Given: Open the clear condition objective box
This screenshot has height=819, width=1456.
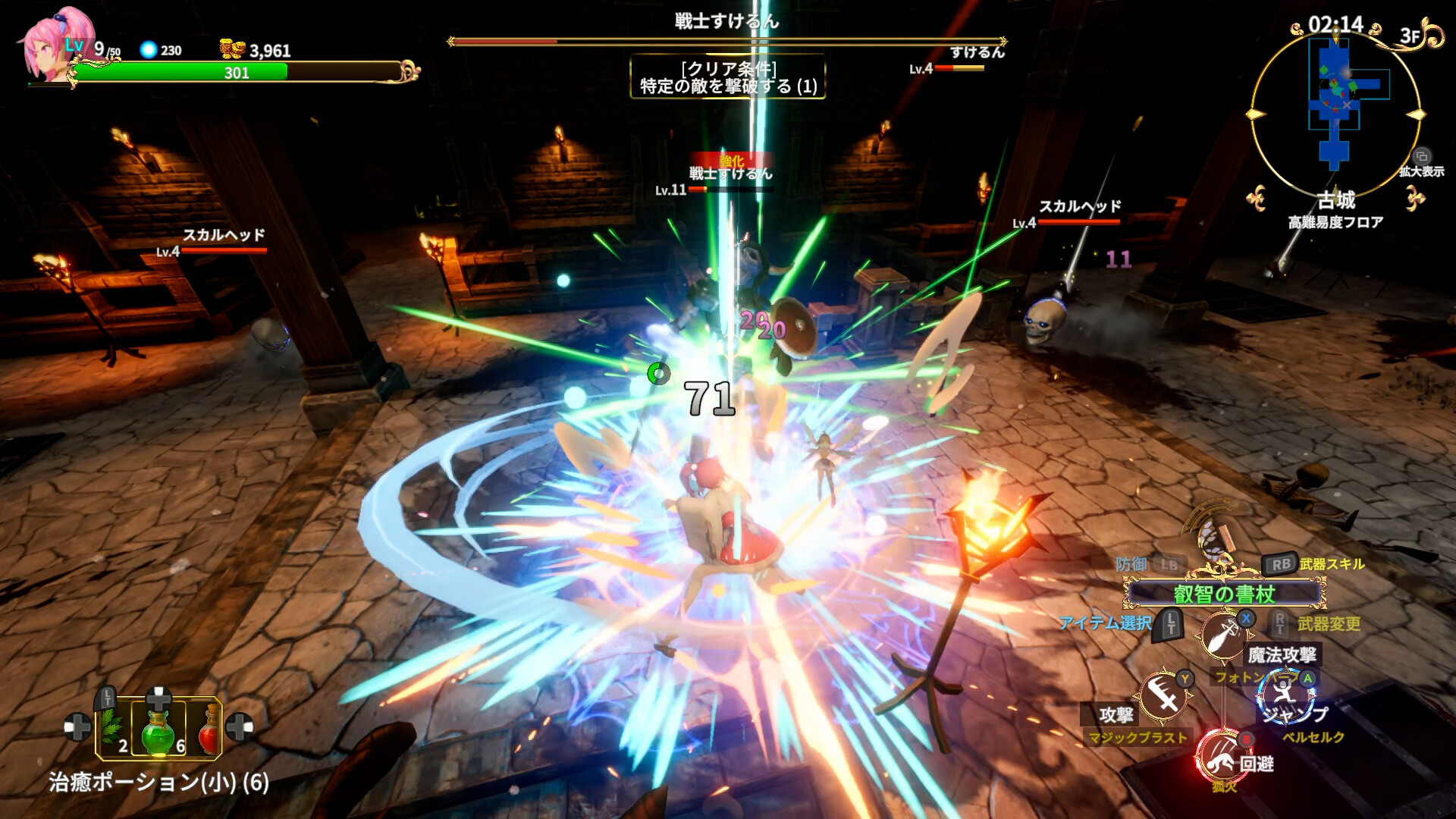Looking at the screenshot, I should pos(728,77).
